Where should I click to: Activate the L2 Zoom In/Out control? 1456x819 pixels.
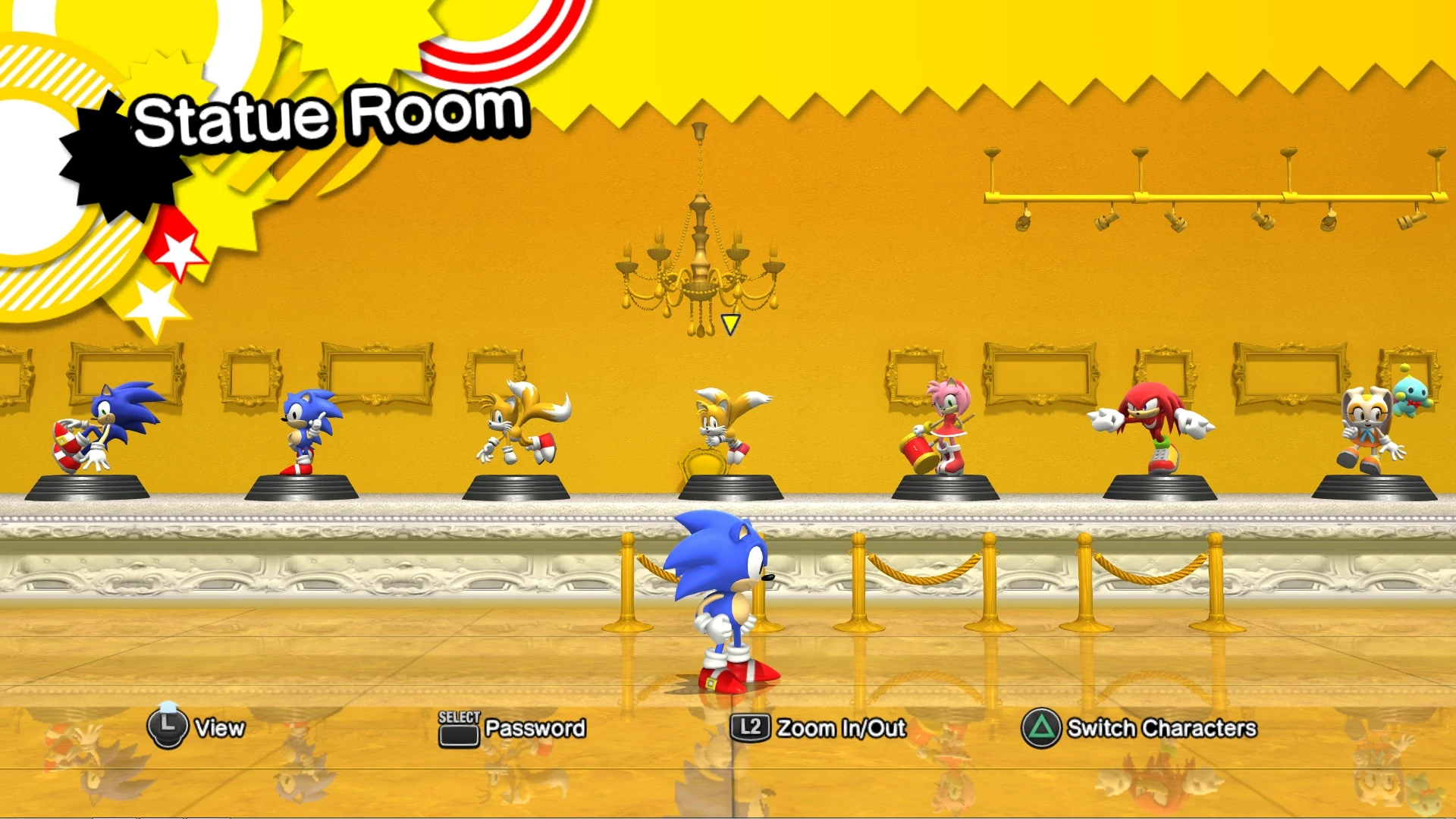pos(750,727)
